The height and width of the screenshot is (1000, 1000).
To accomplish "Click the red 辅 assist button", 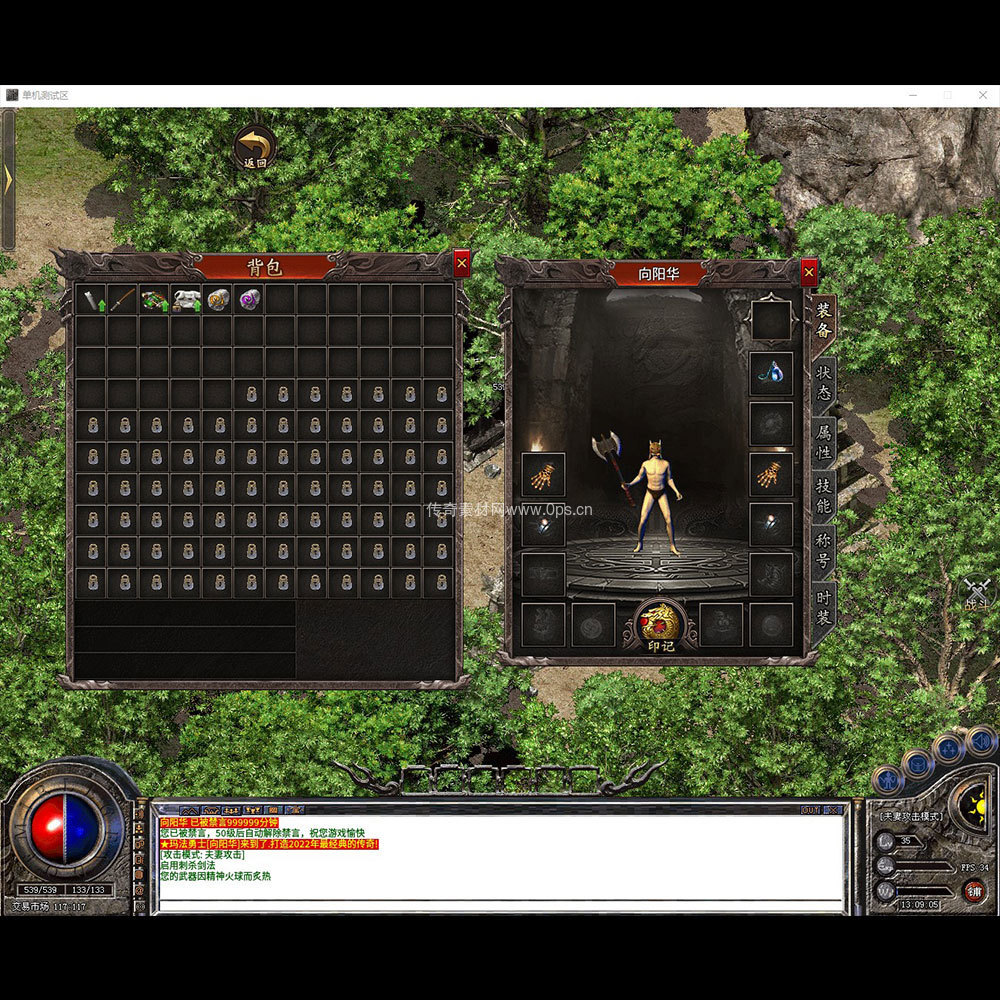I will (971, 890).
